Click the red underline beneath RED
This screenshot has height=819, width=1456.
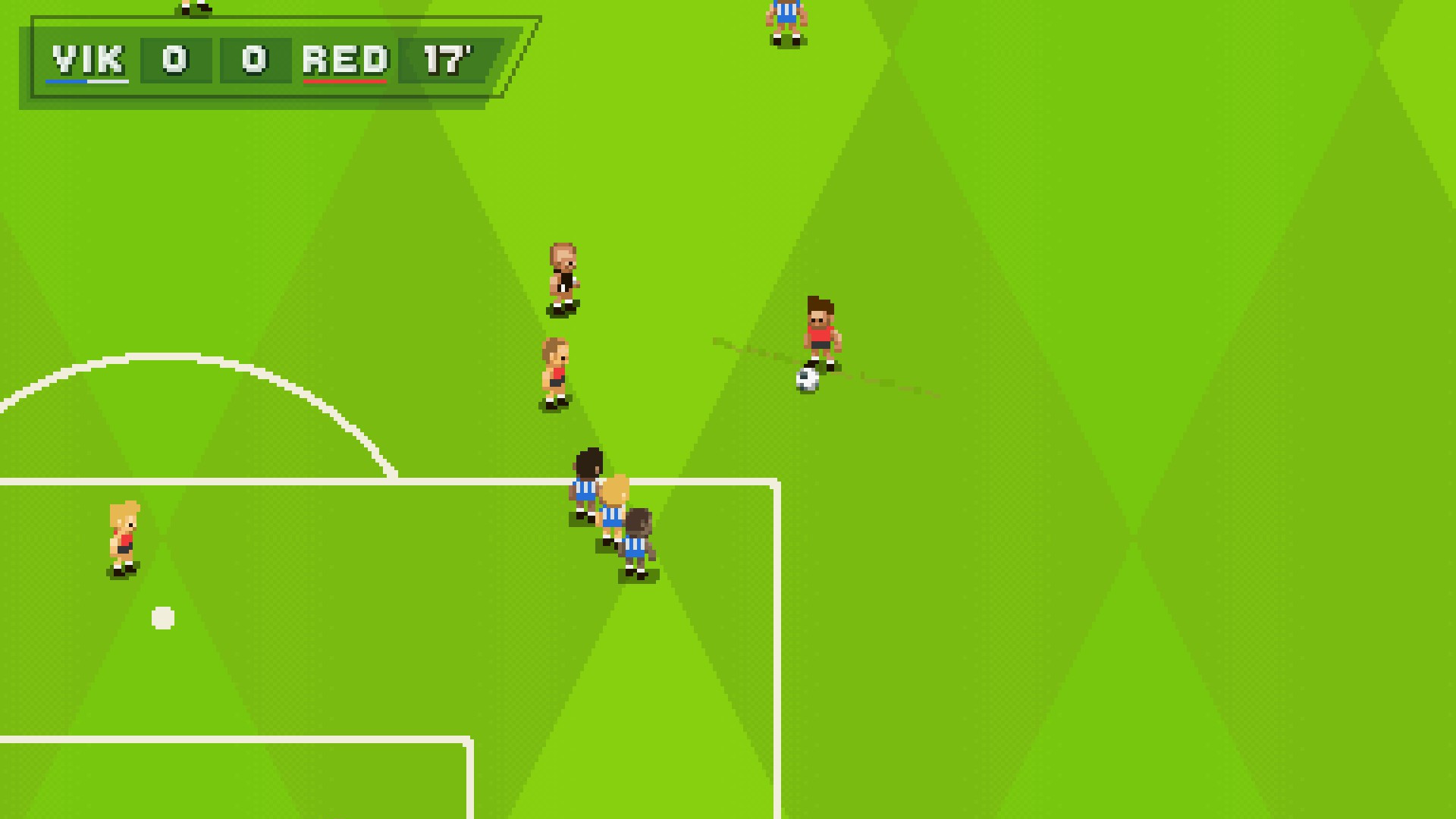(345, 80)
